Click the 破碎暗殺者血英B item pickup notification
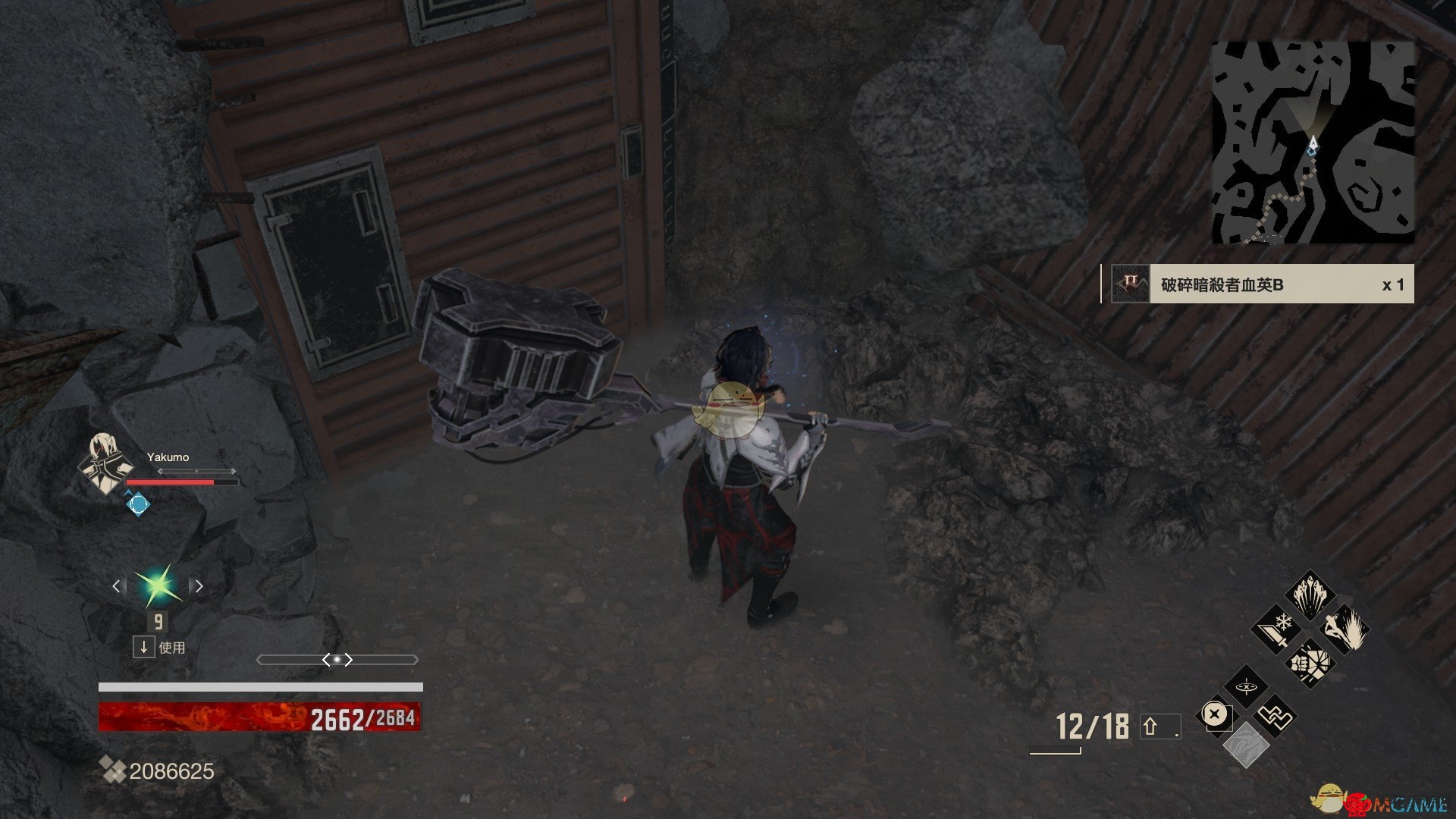Image resolution: width=1456 pixels, height=819 pixels. [x=1258, y=284]
